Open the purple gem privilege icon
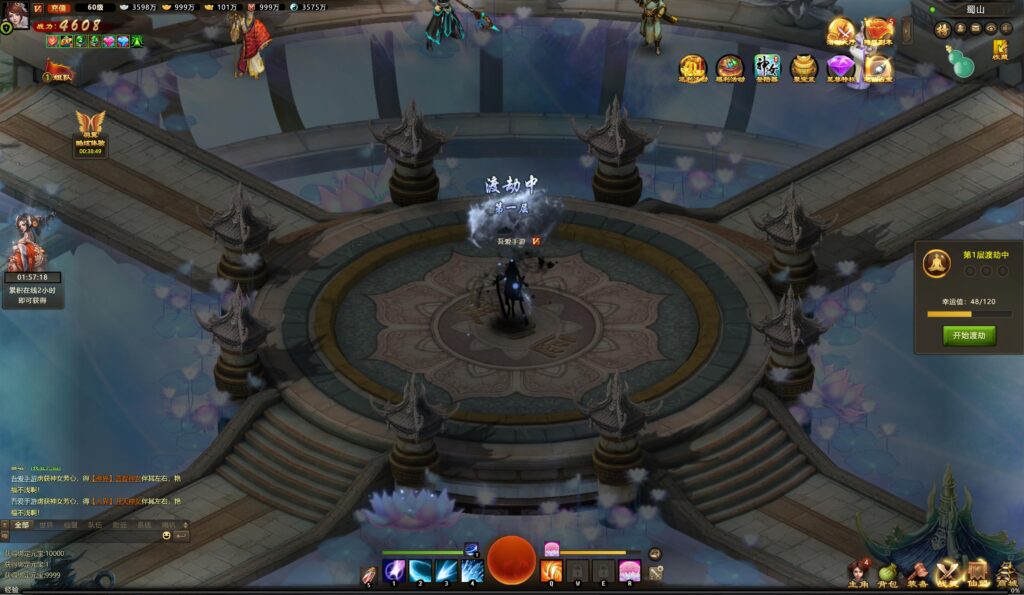The image size is (1024, 595). (x=840, y=68)
